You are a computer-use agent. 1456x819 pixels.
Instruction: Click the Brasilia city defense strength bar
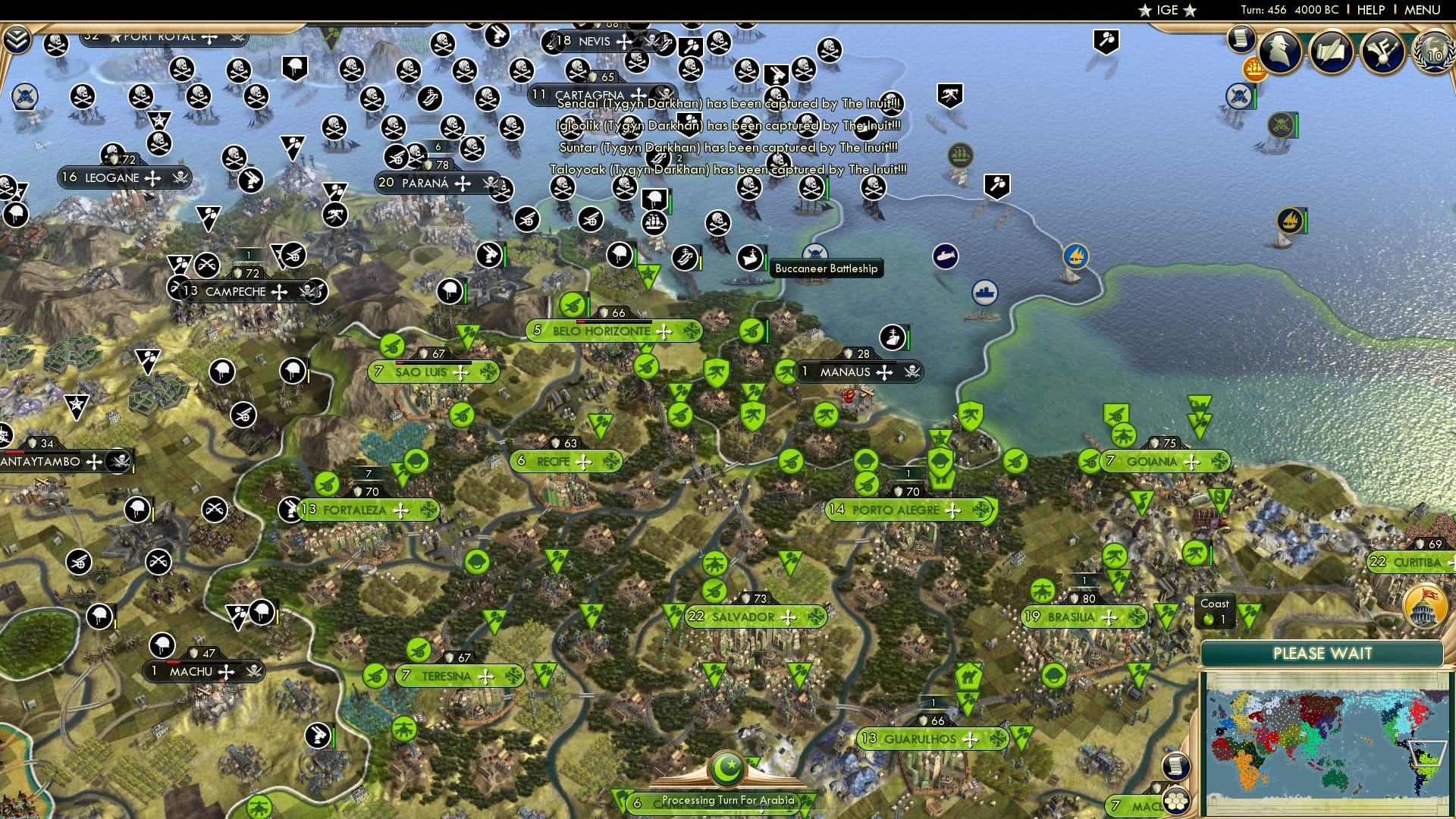pyautogui.click(x=1082, y=598)
